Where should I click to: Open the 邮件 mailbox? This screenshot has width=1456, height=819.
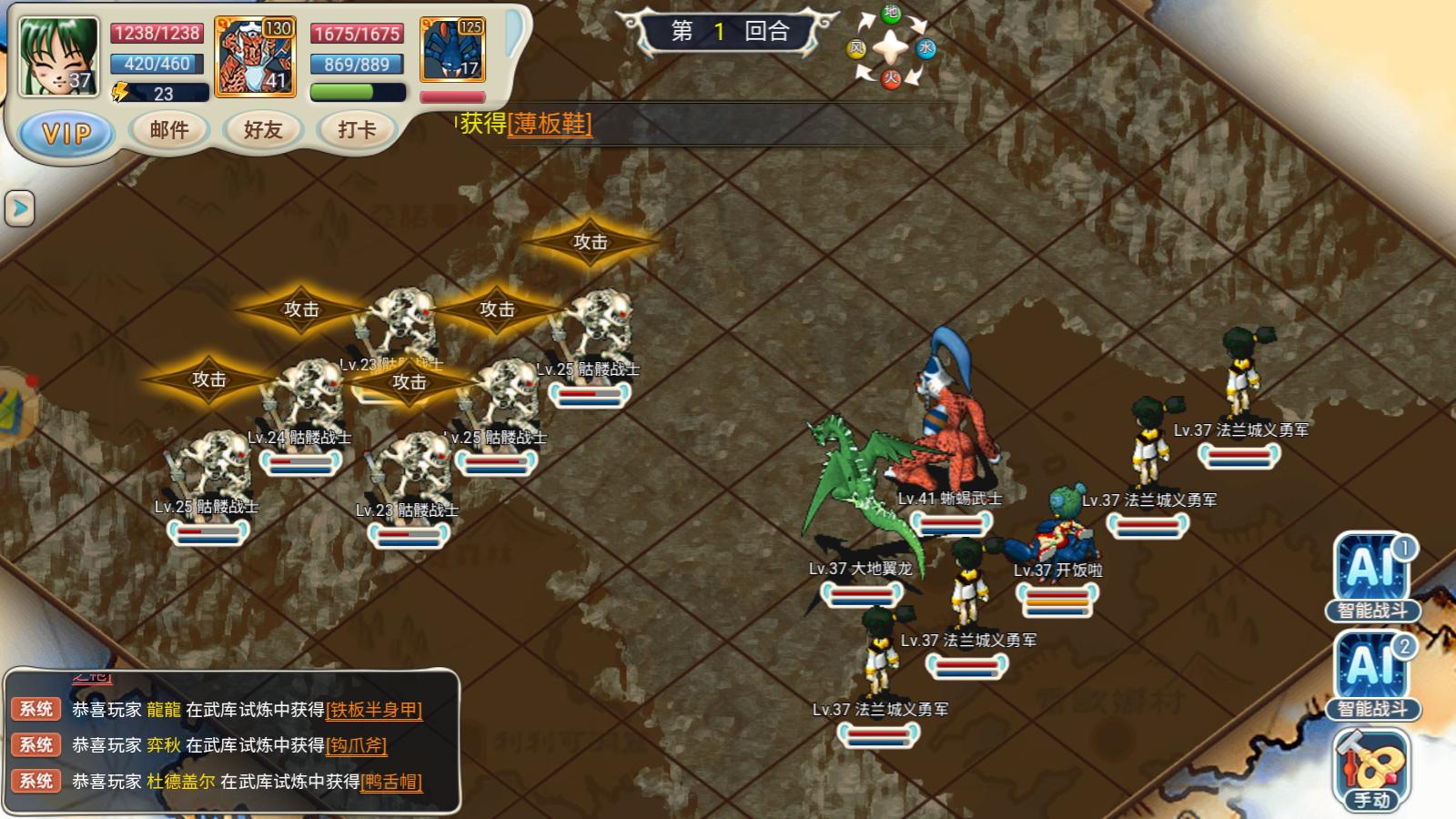click(169, 130)
